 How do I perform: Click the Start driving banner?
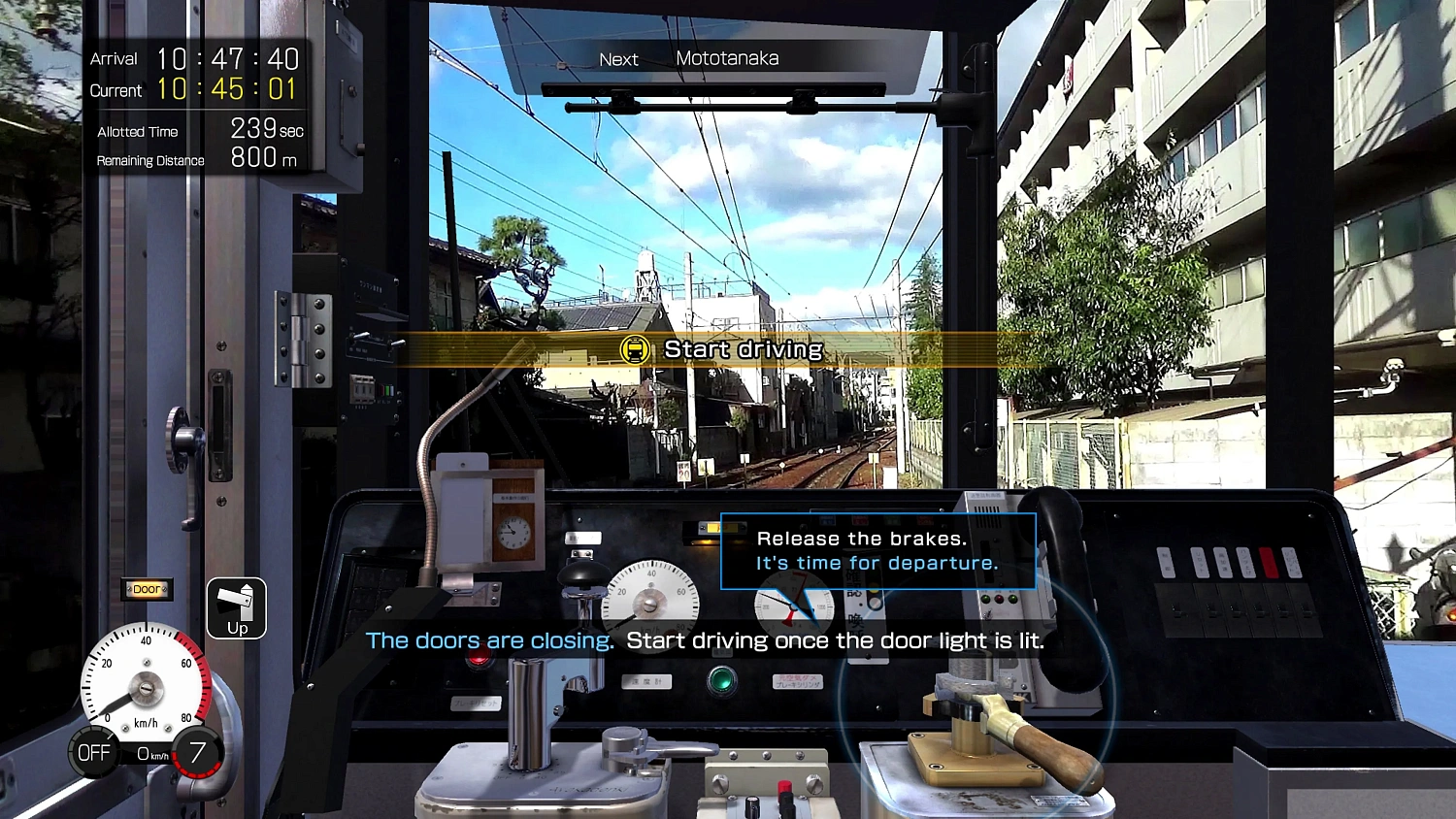[742, 349]
